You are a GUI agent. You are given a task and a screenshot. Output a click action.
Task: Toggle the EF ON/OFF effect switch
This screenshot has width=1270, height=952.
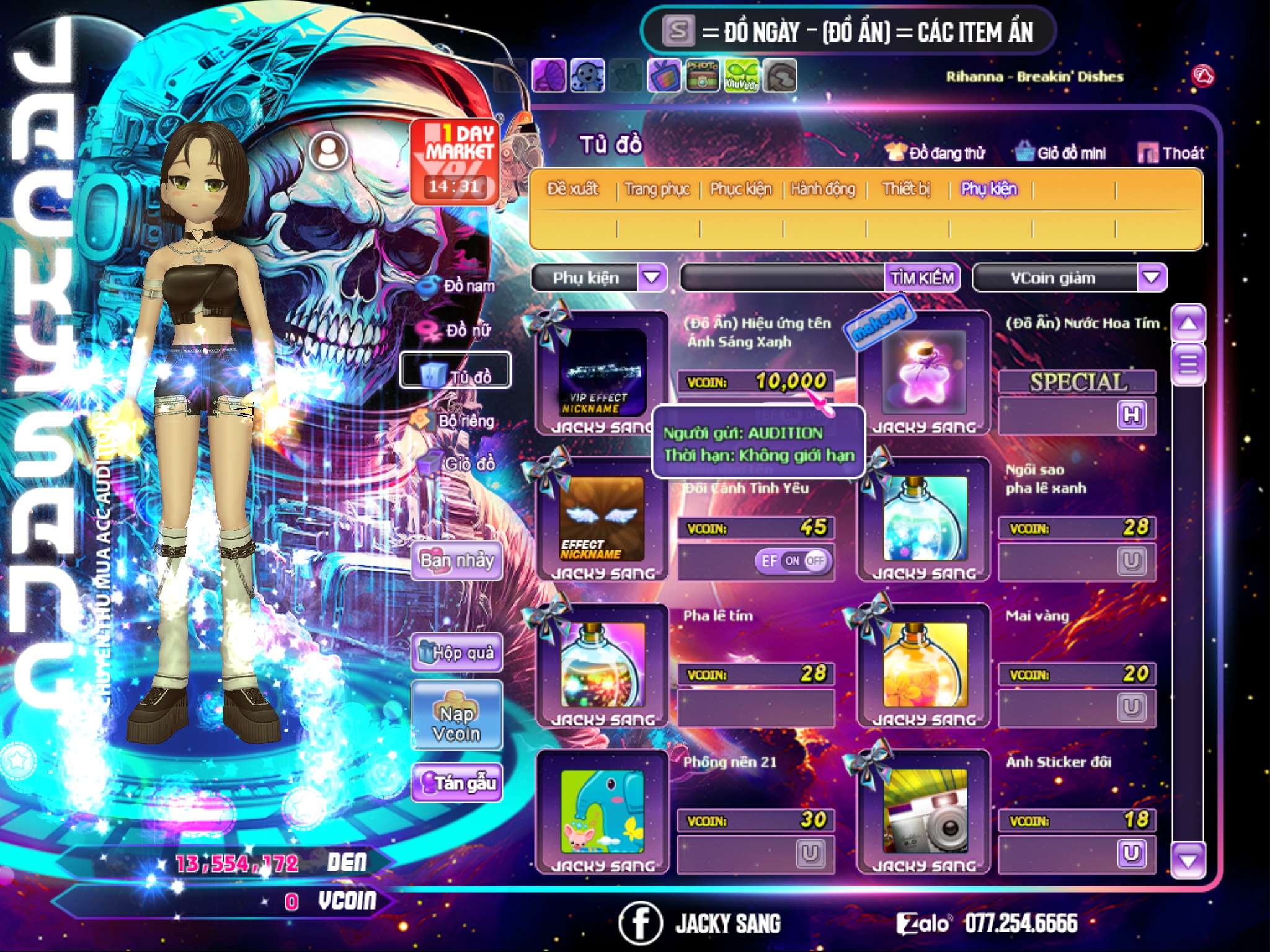[x=794, y=561]
